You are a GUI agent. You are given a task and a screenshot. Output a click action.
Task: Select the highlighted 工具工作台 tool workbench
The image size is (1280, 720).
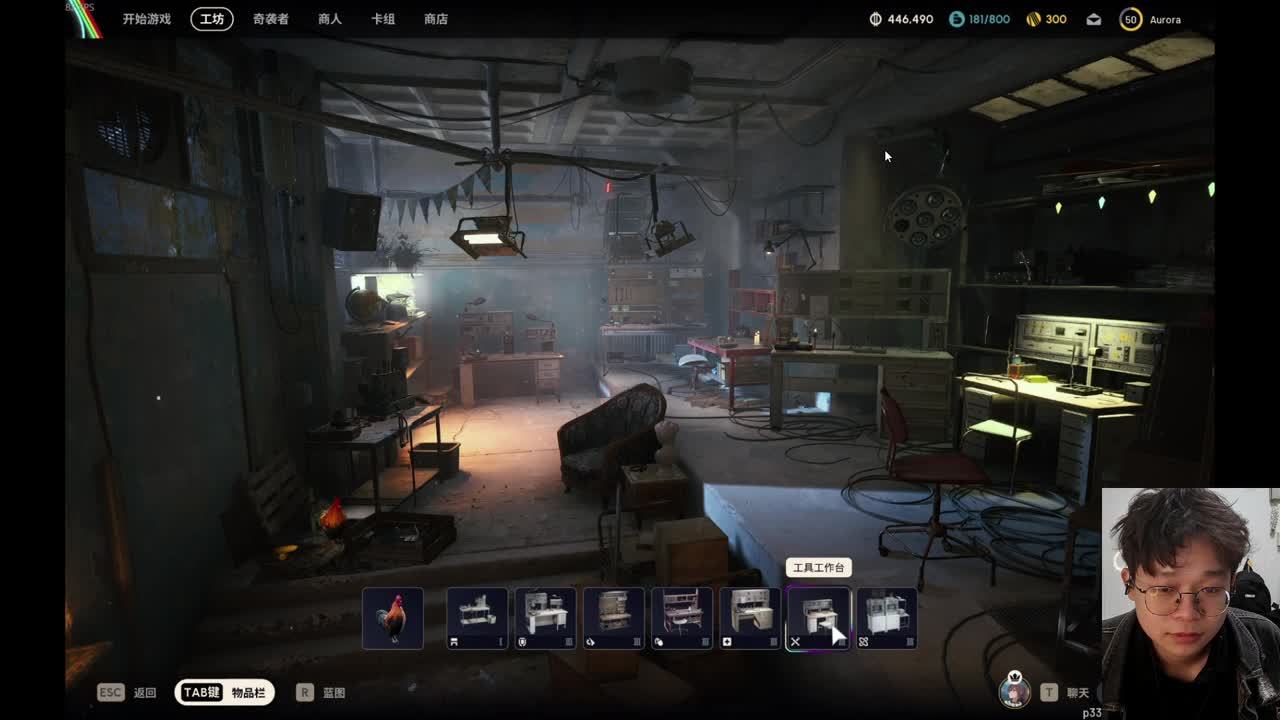818,618
